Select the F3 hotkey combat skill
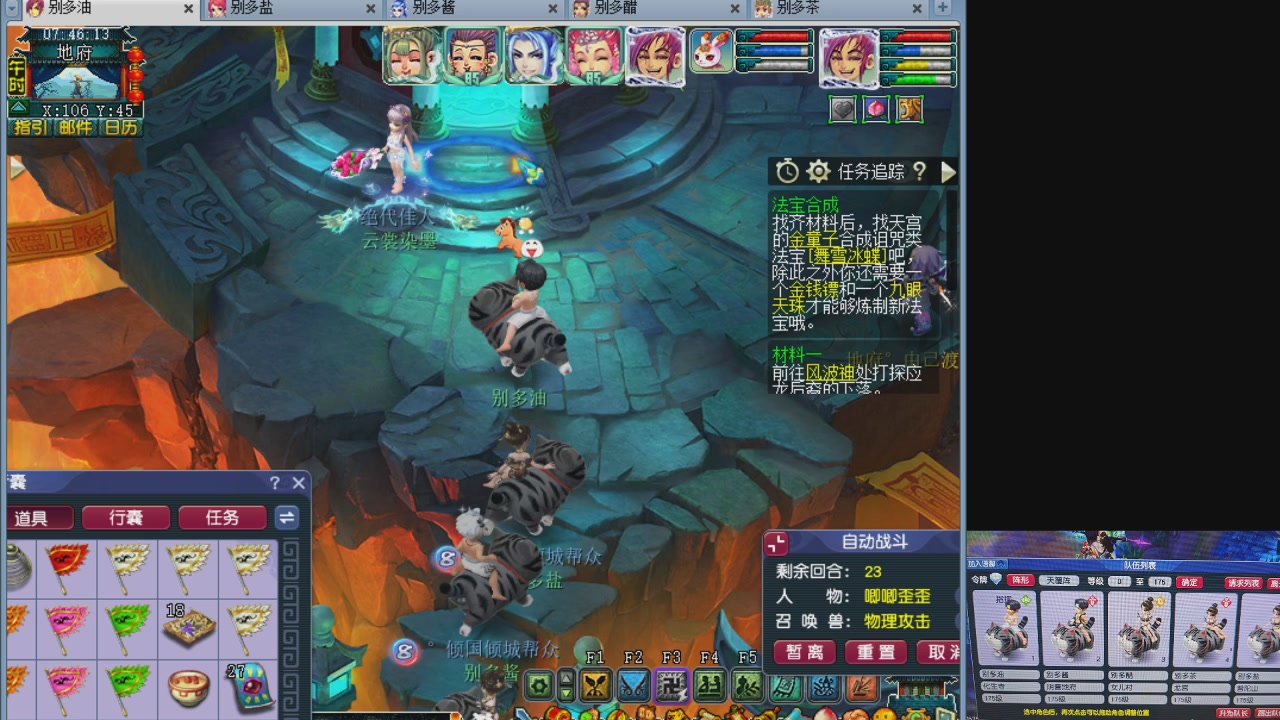The height and width of the screenshot is (720, 1280). pos(670,687)
